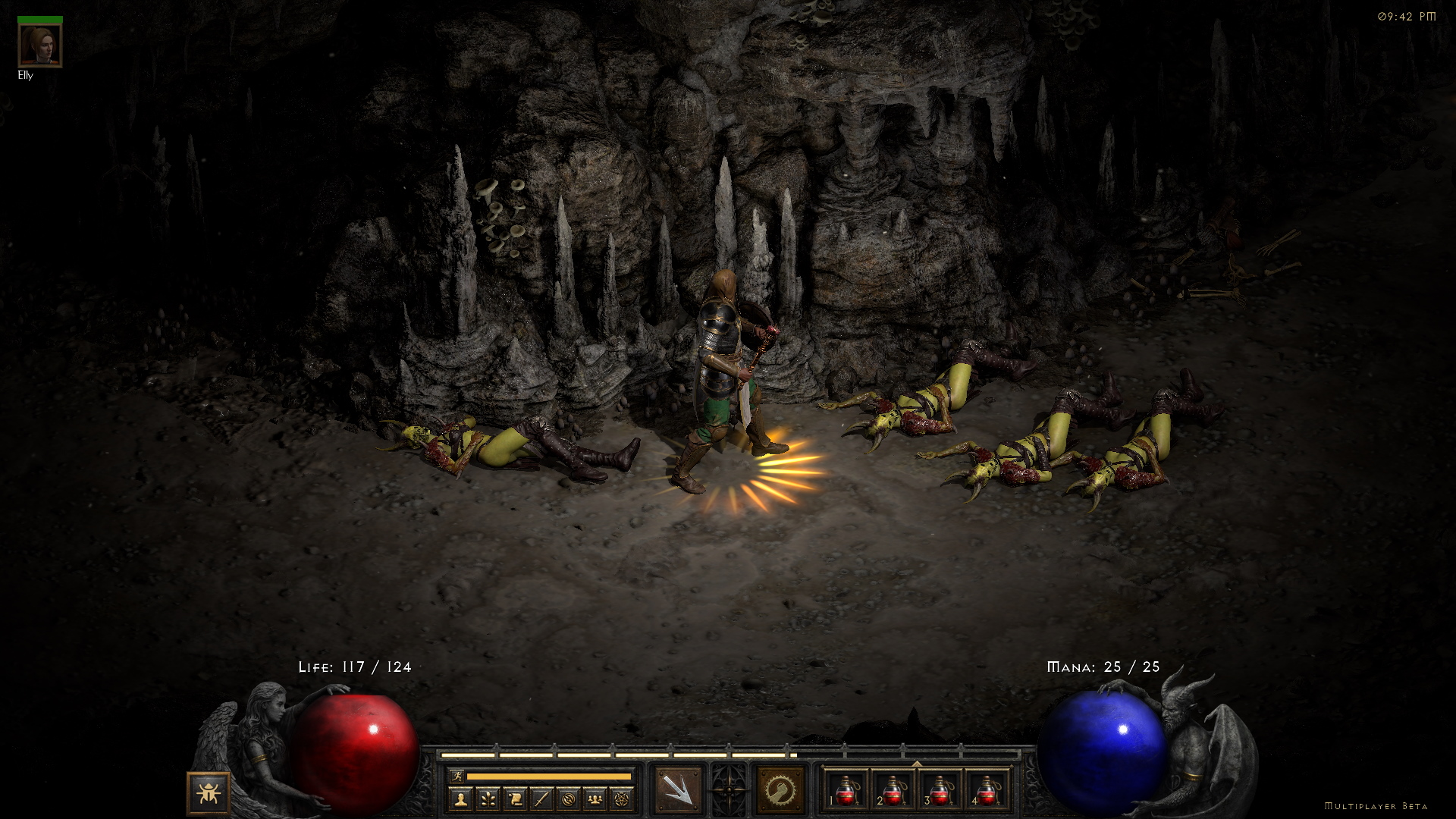1456x819 pixels.
Task: Use the healing potion in belt slot 3
Action: (940, 790)
